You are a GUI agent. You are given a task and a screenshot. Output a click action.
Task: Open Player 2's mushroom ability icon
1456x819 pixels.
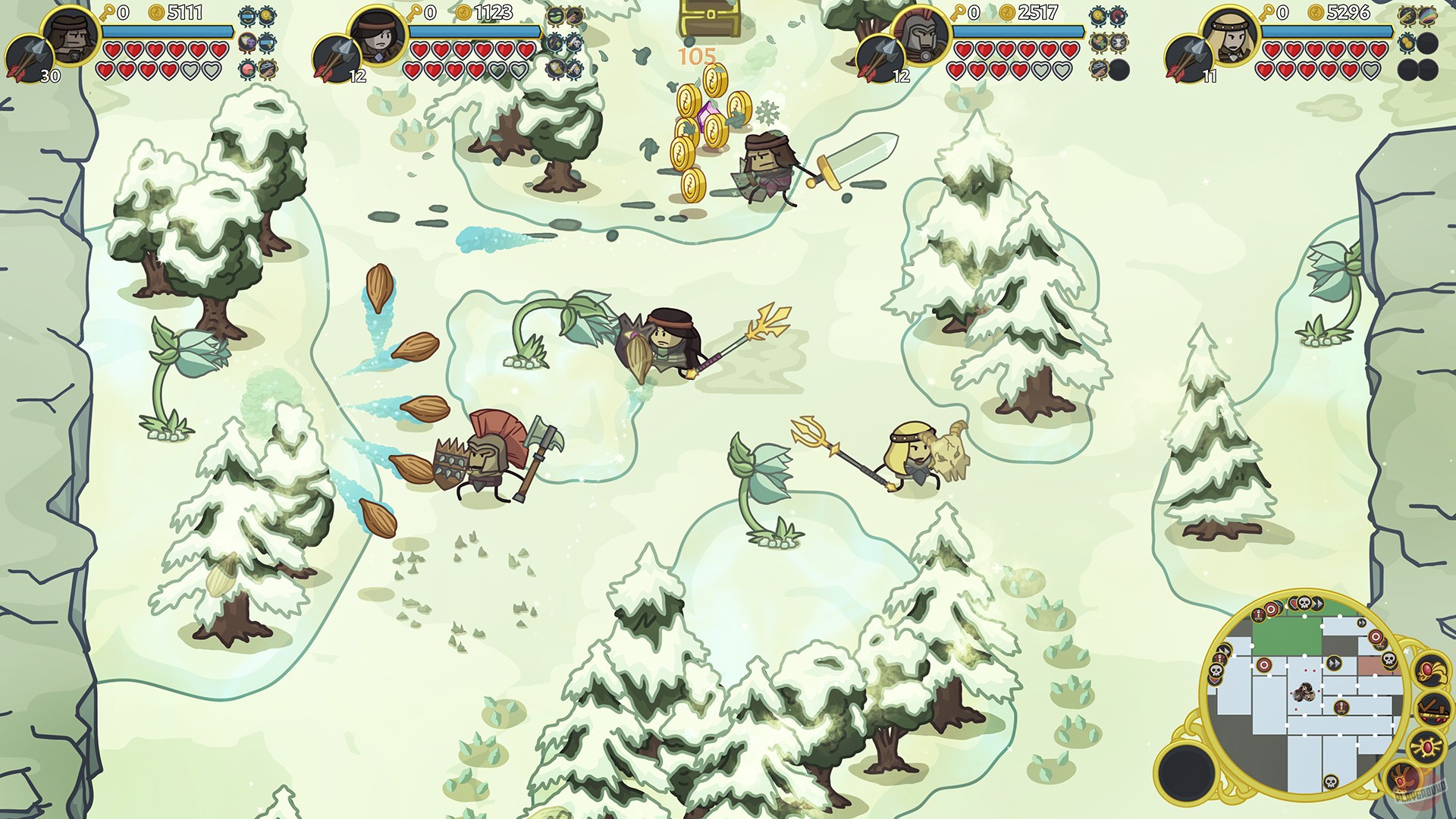point(556,14)
